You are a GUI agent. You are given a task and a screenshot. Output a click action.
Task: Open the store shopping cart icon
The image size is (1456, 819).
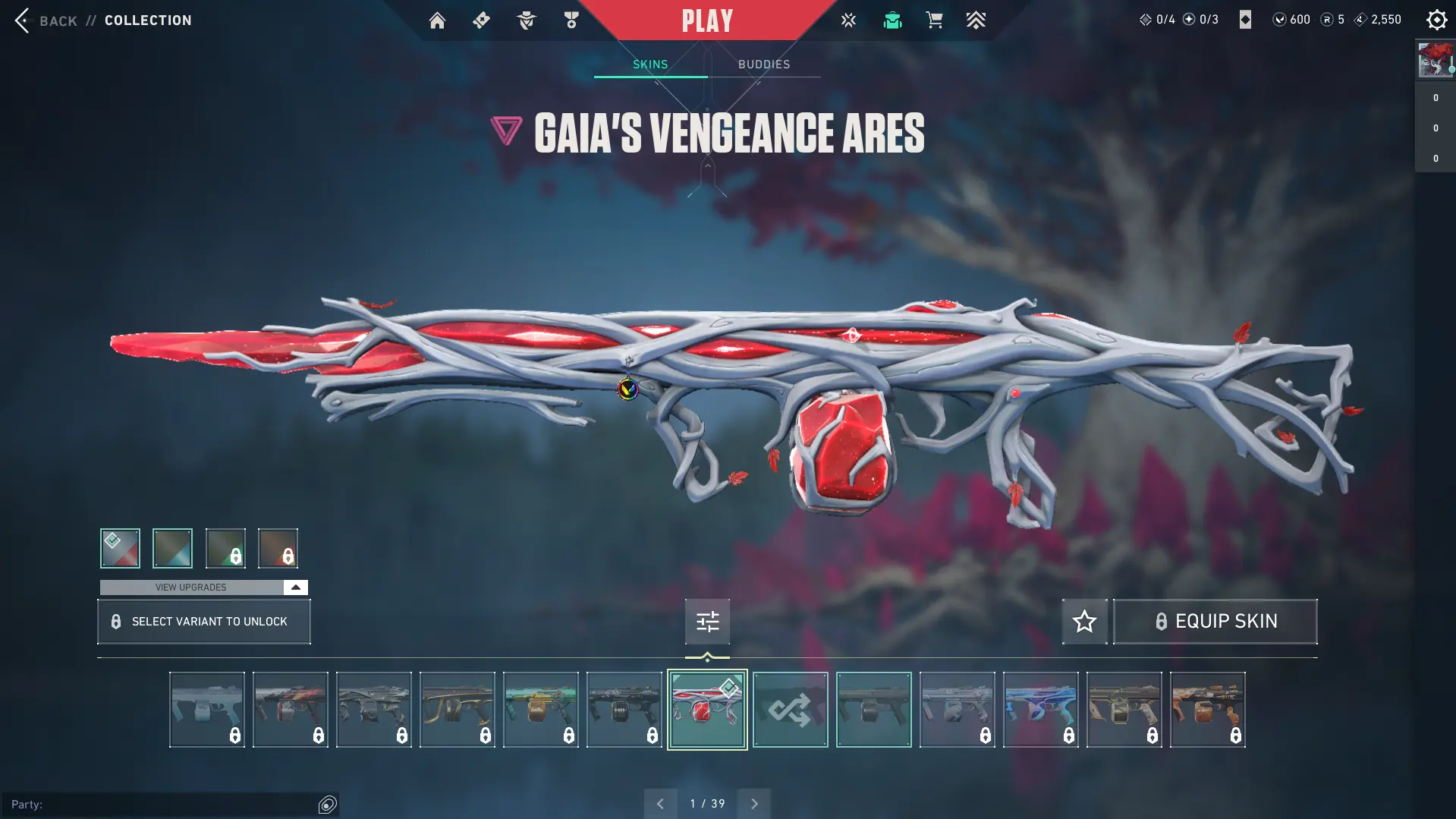[934, 20]
